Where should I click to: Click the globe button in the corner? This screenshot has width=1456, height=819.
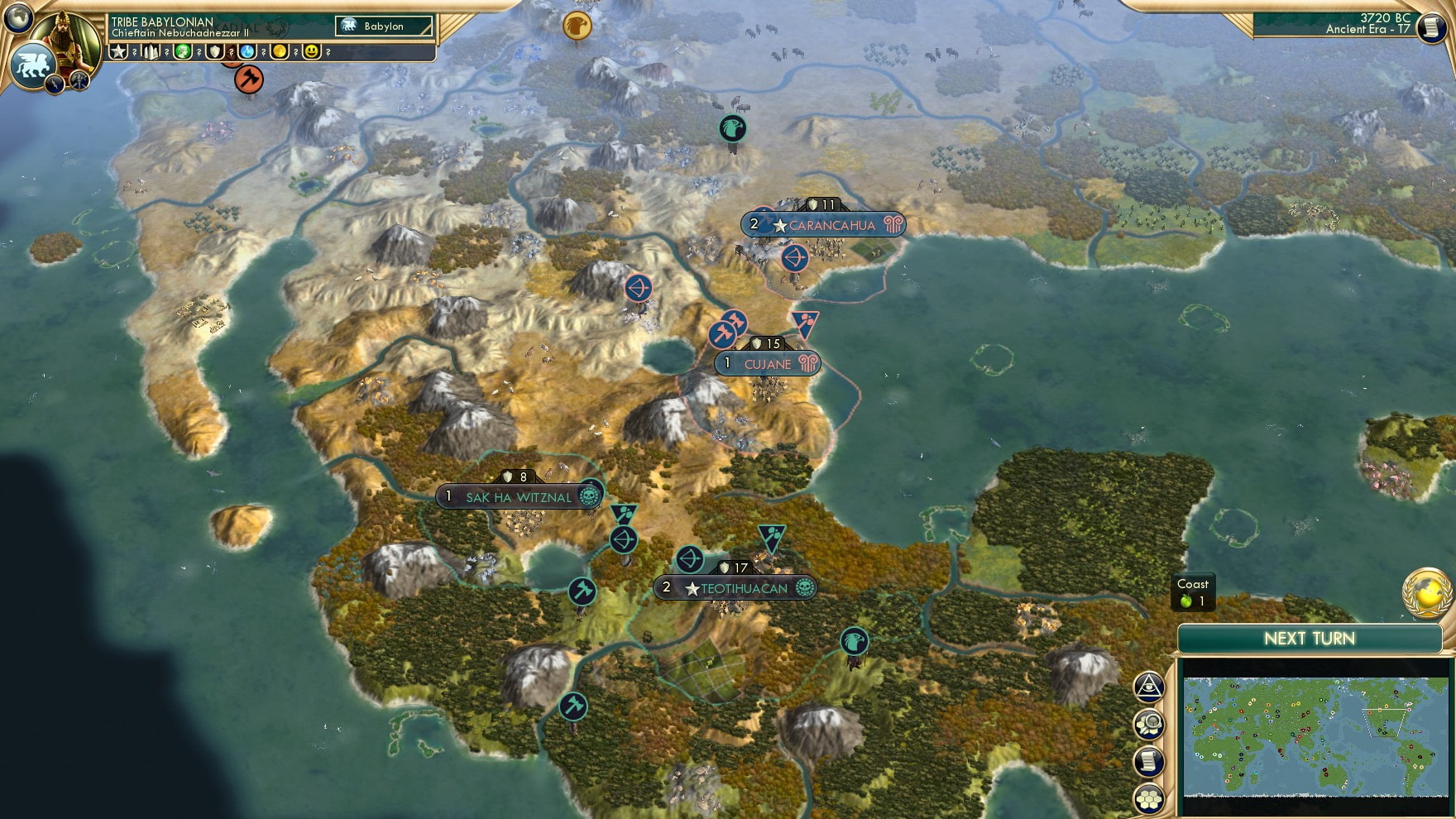click(18, 17)
